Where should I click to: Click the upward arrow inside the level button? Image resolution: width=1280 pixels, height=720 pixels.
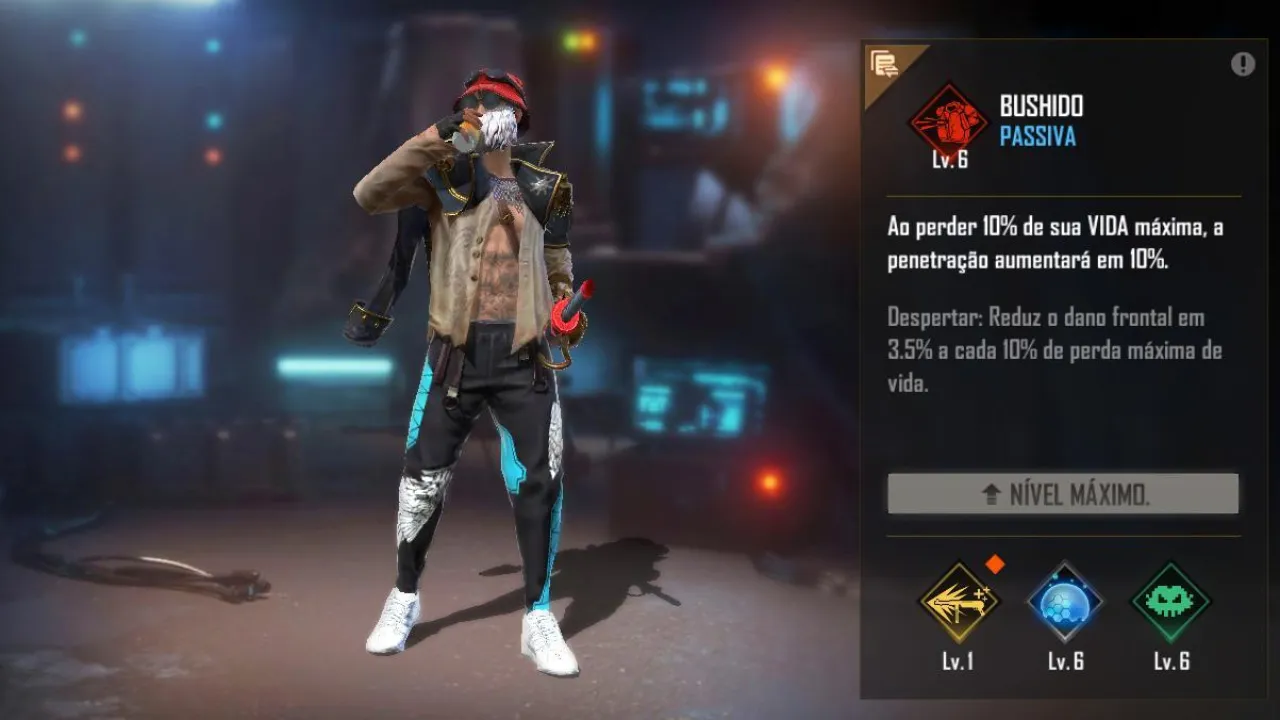point(991,494)
